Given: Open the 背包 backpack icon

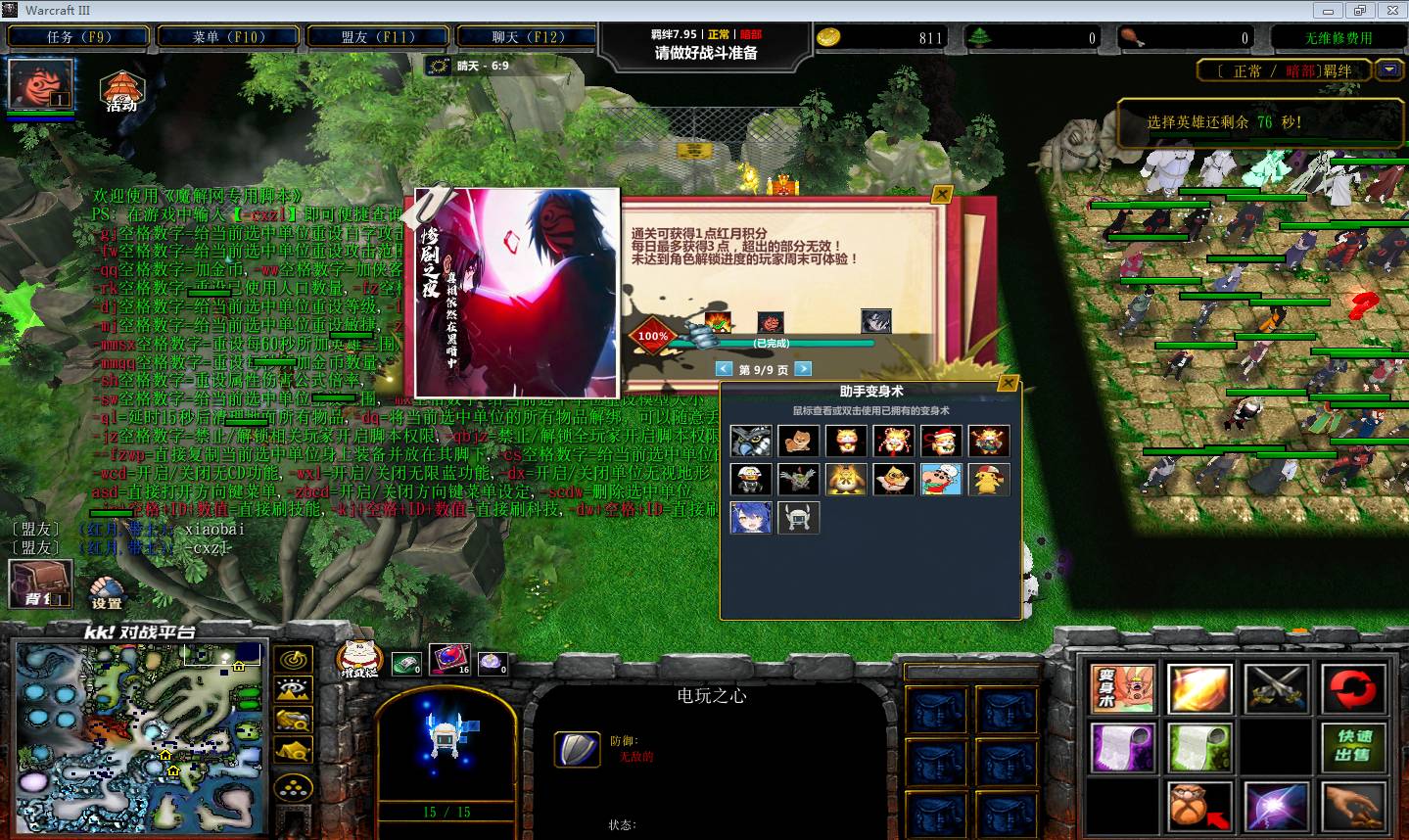Looking at the screenshot, I should (40, 583).
